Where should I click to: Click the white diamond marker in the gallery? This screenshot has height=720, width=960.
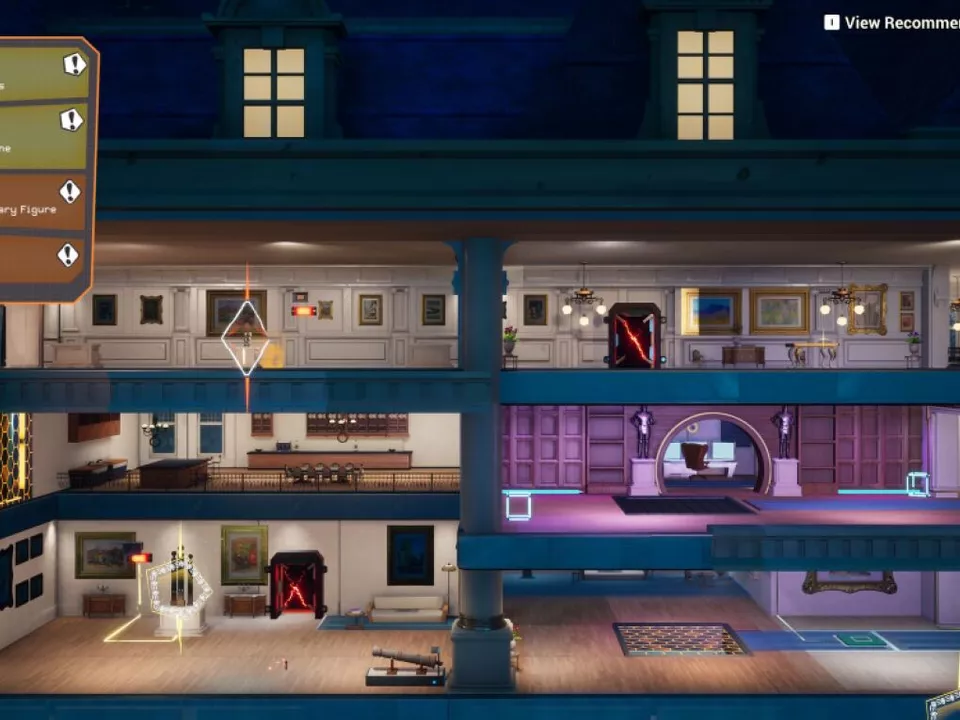245,338
